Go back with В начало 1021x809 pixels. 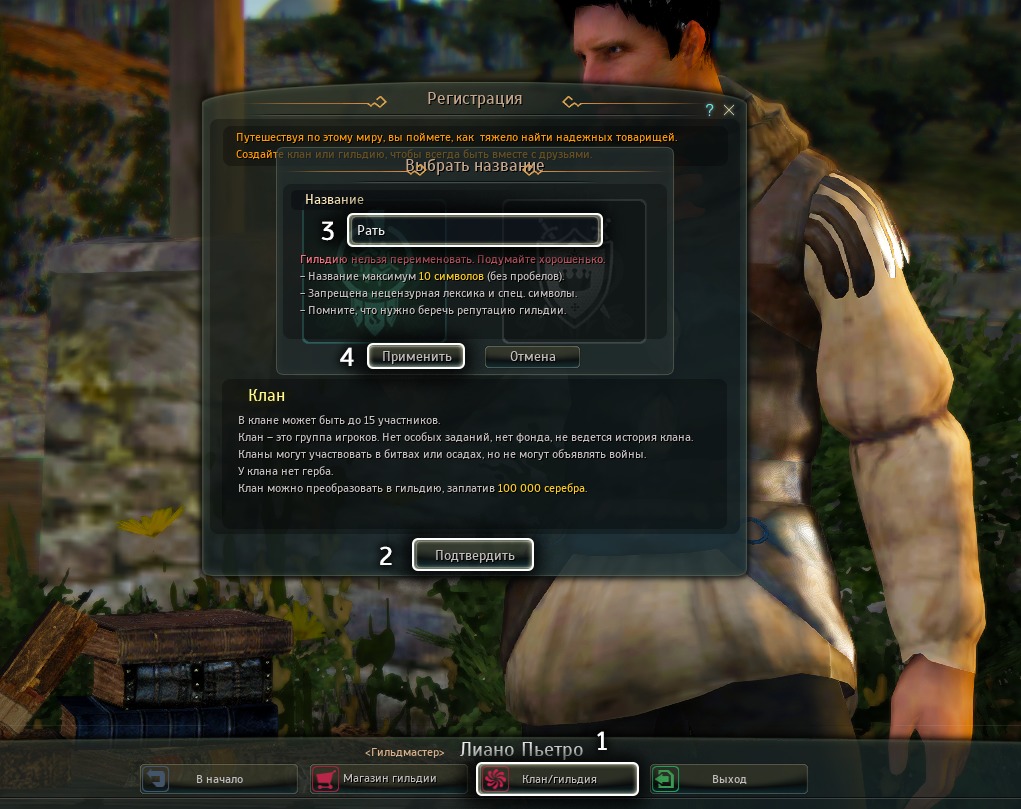(x=219, y=778)
